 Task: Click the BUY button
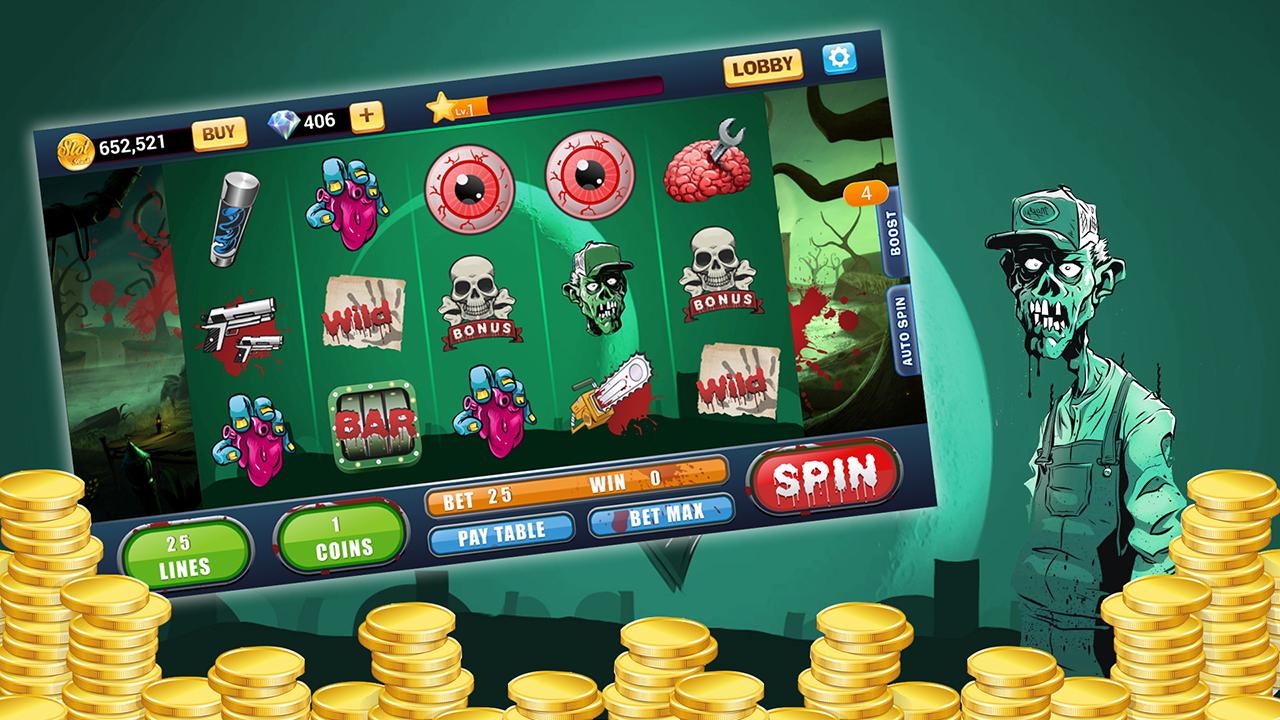click(221, 130)
